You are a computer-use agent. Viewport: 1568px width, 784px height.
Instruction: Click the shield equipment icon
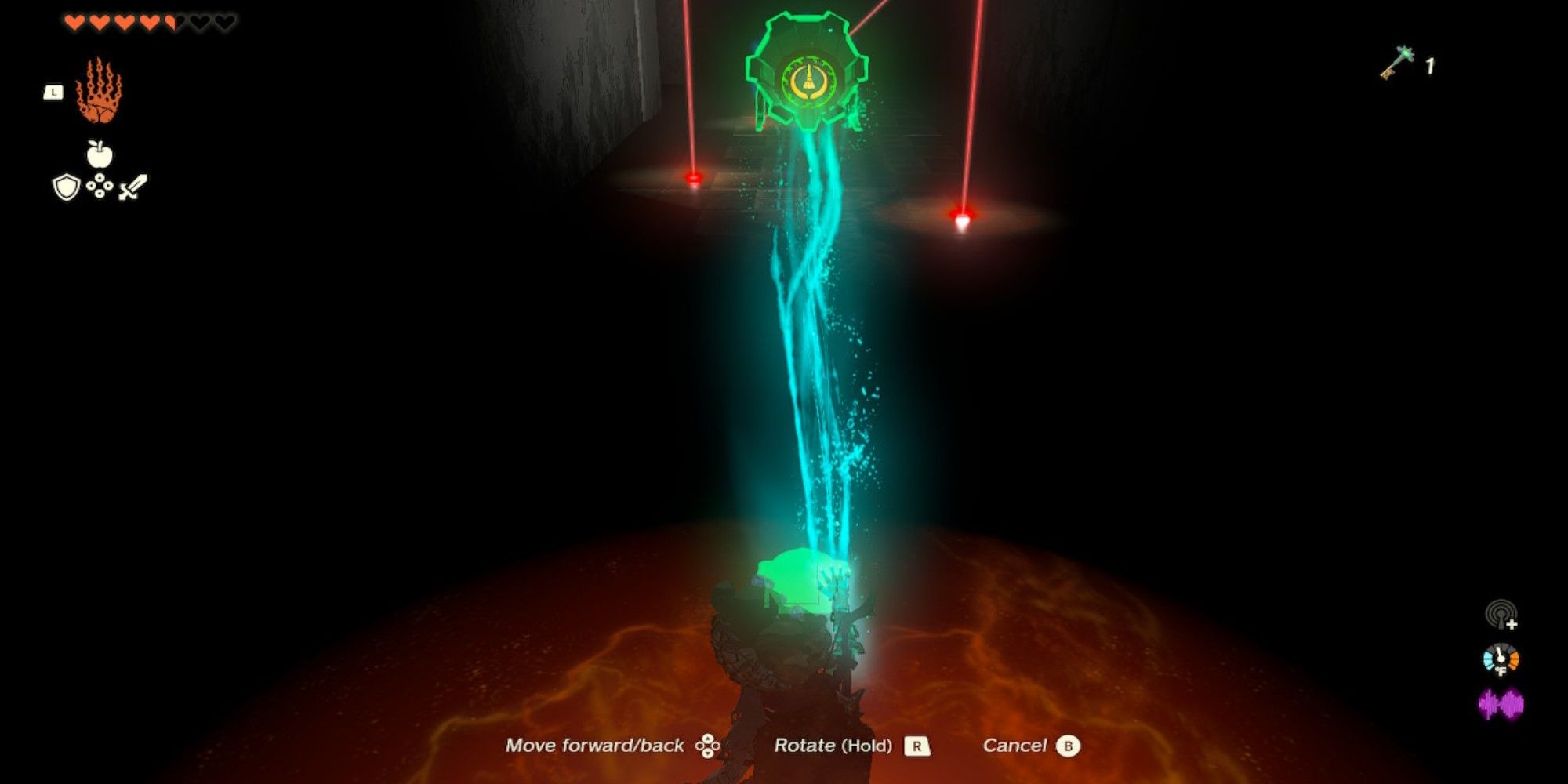pos(67,186)
